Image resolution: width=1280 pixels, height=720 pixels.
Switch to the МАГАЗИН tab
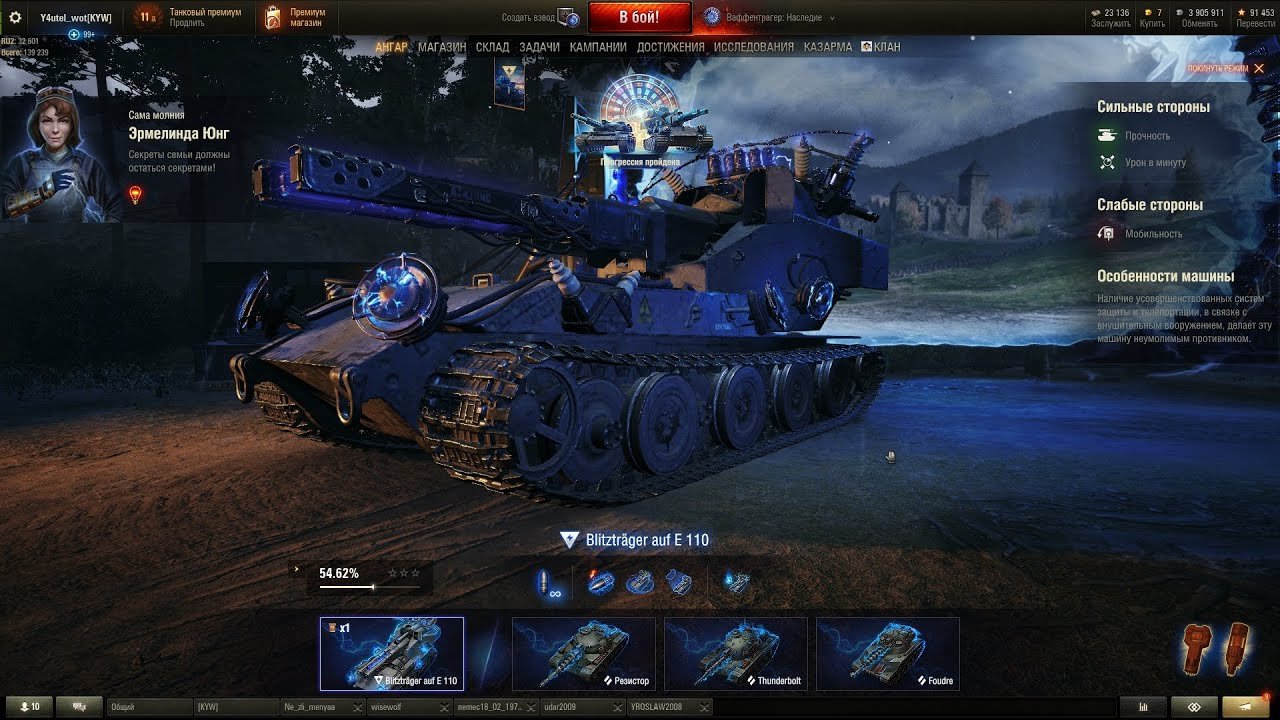point(441,47)
